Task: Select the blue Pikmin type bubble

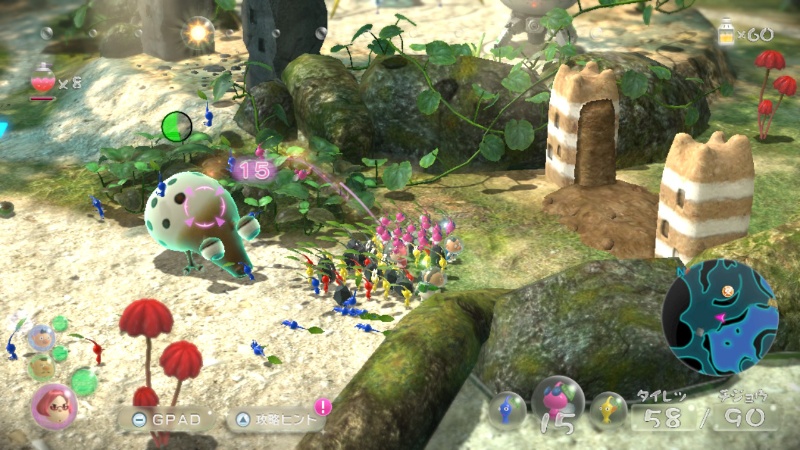Action: (x=508, y=410)
